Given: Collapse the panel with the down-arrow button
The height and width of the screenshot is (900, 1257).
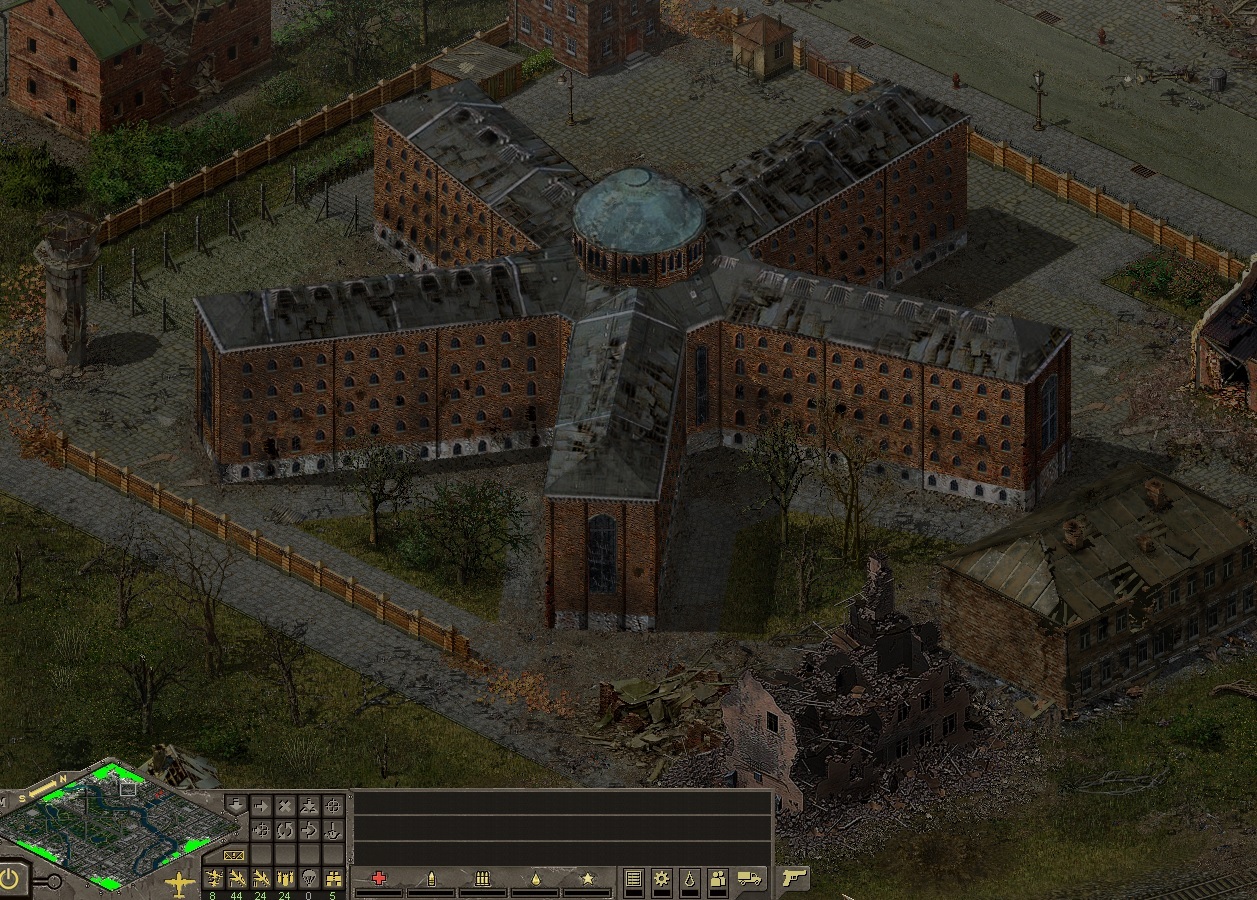Looking at the screenshot, I should pyautogui.click(x=235, y=805).
